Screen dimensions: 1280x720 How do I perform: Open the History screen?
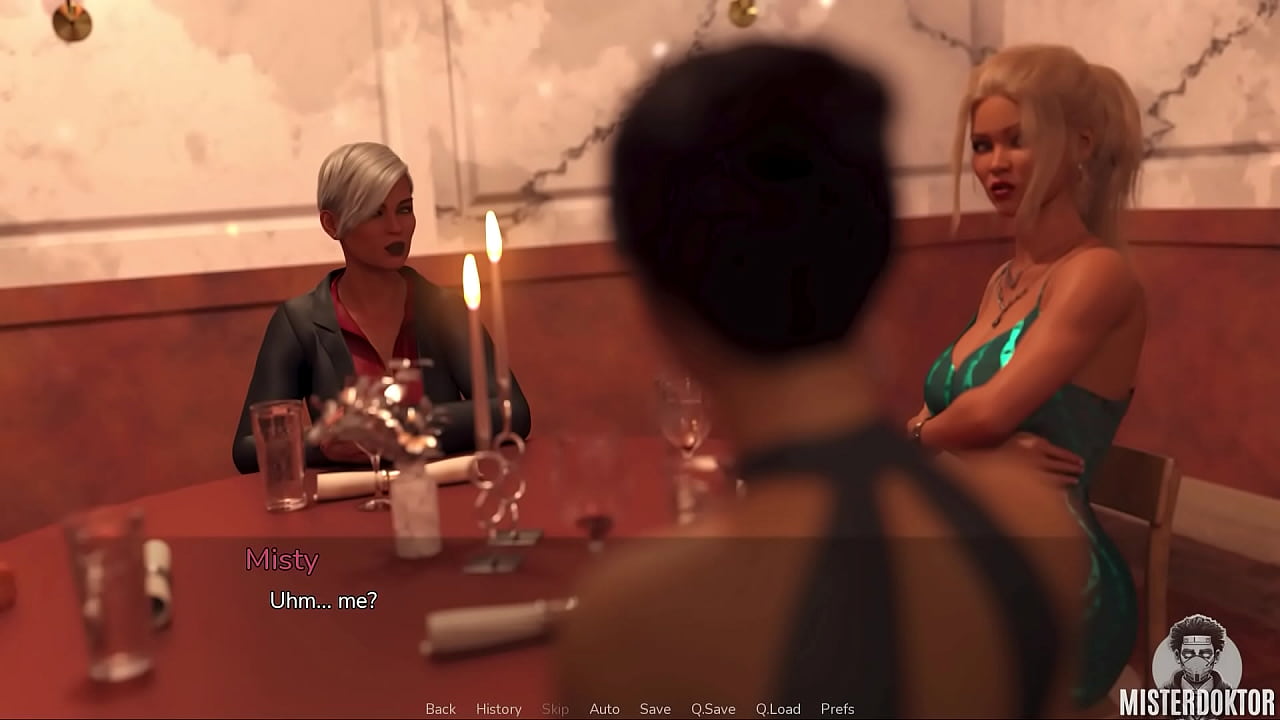point(498,708)
